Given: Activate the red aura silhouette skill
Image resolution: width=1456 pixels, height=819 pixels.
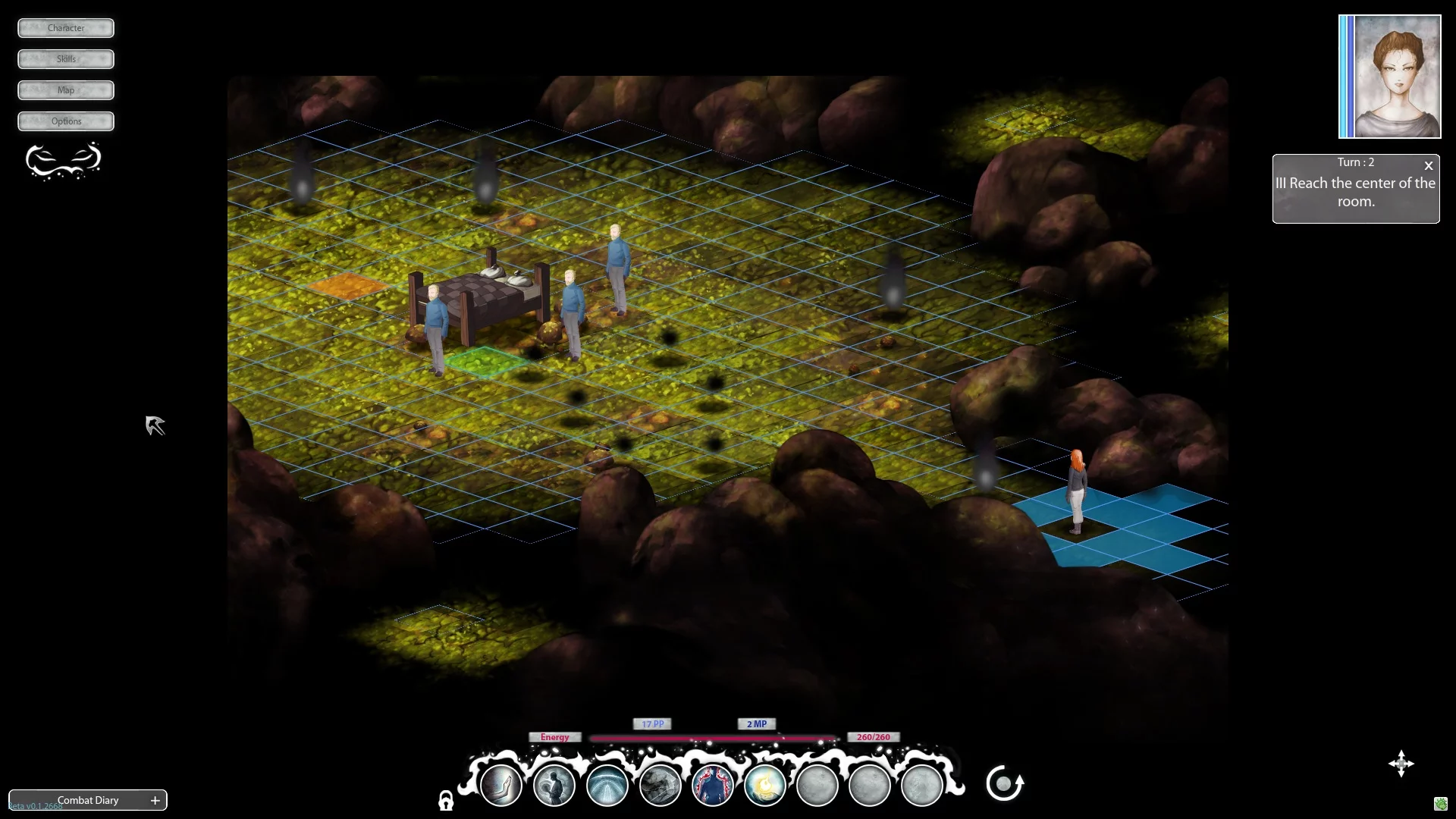Looking at the screenshot, I should 713,785.
